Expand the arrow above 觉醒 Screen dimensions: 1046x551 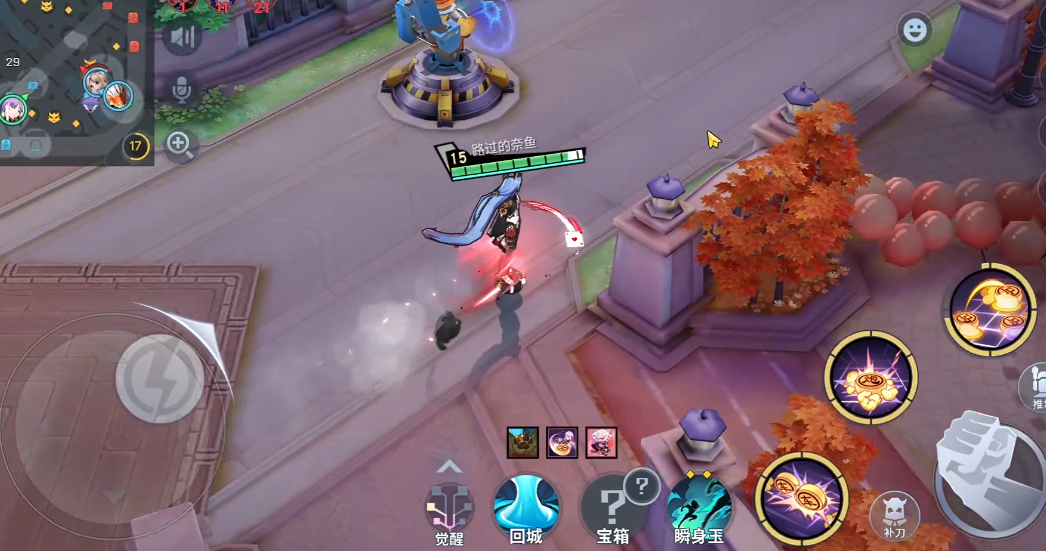click(x=450, y=466)
